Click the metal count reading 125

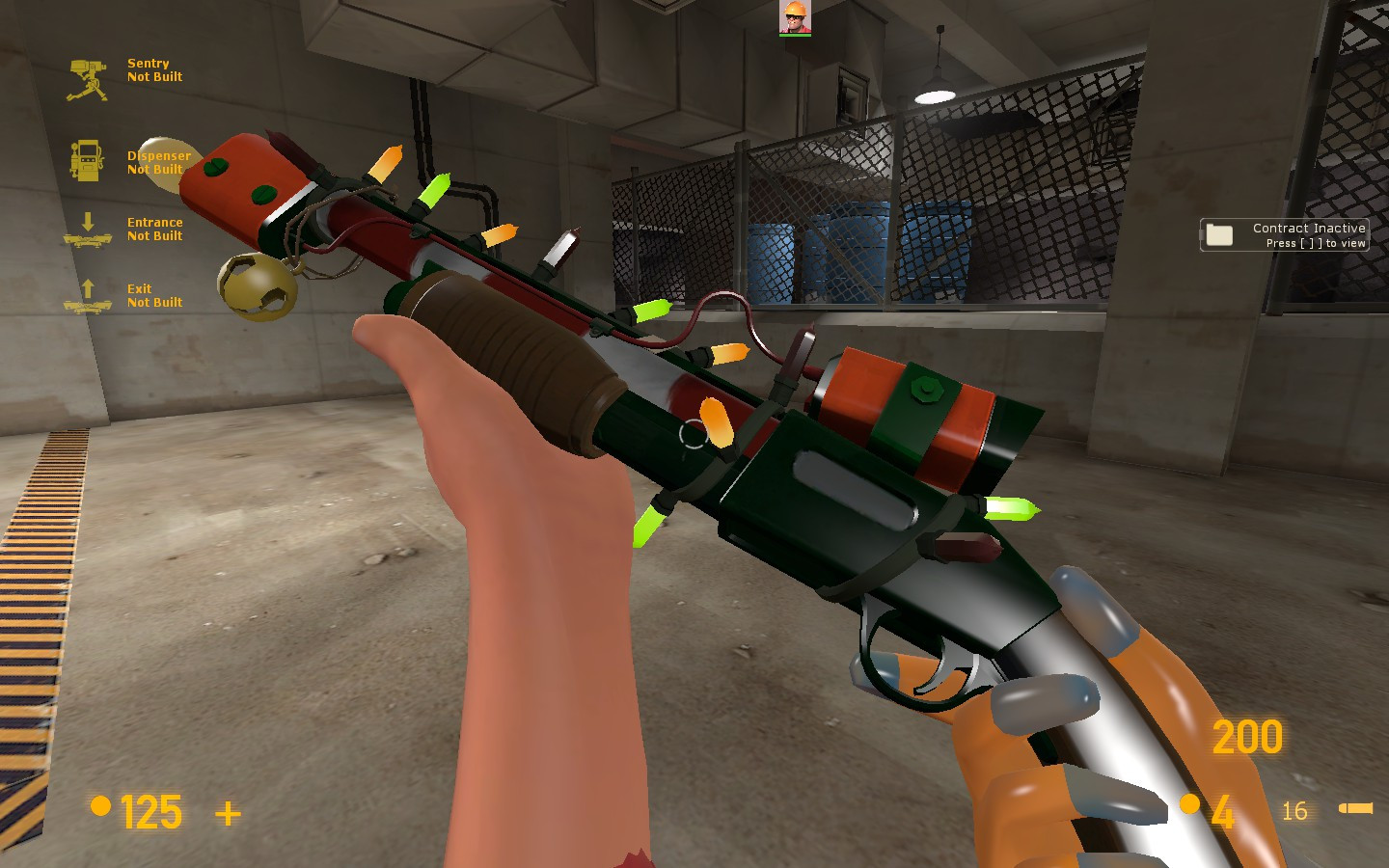[151, 812]
